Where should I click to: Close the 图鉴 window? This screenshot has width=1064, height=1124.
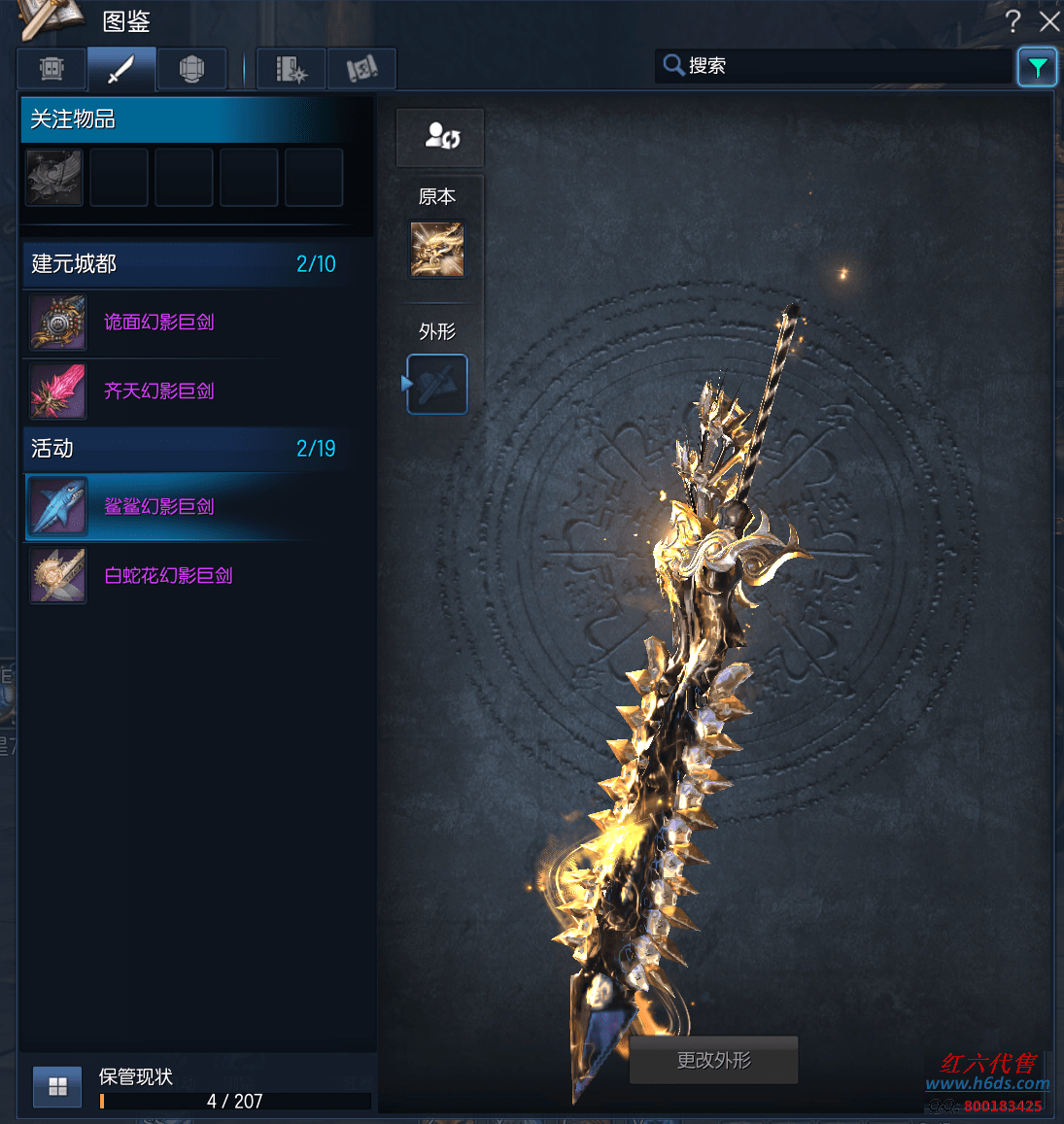[1049, 21]
